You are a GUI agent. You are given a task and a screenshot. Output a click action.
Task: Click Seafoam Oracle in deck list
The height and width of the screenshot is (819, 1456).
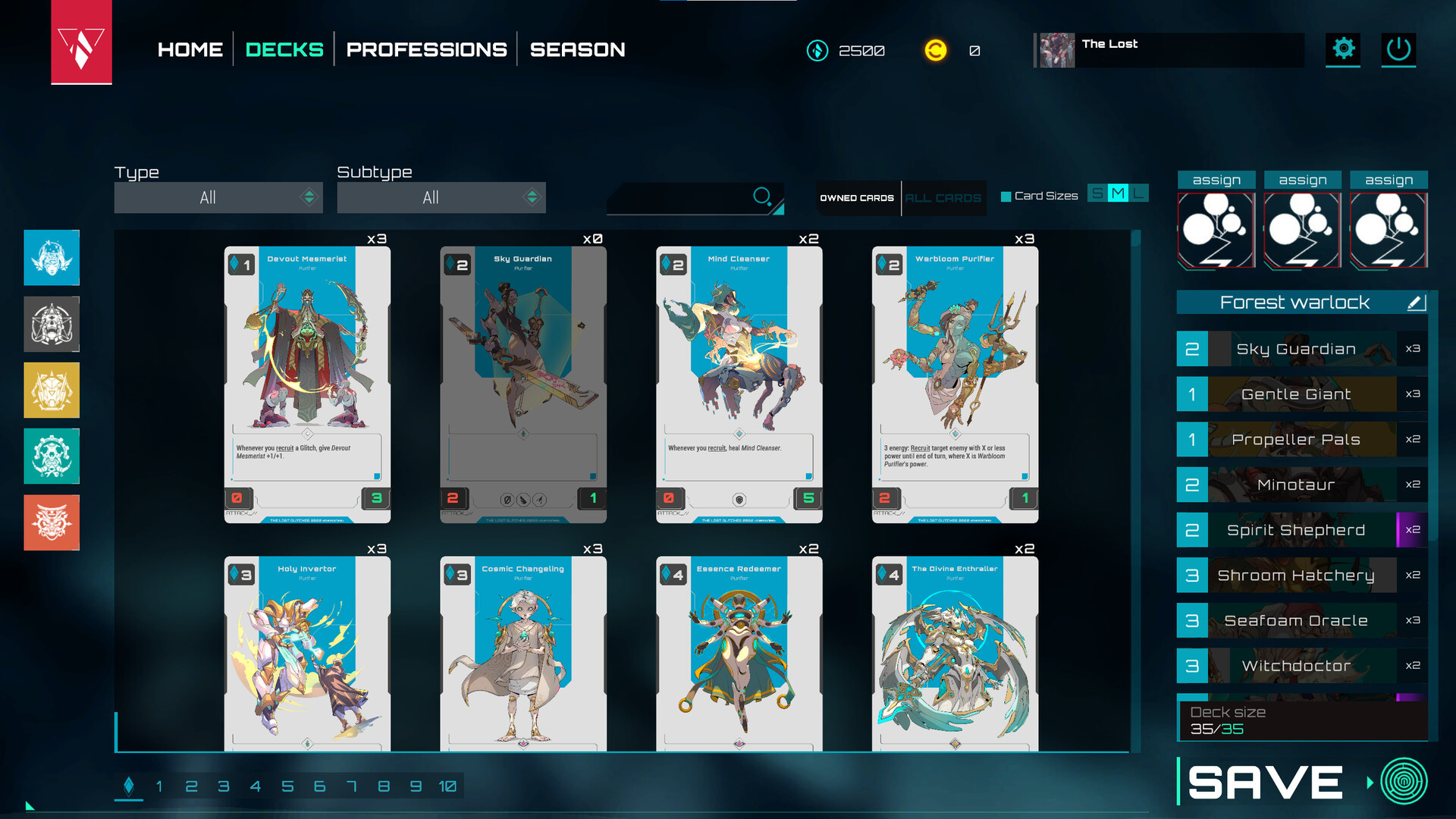point(1295,620)
